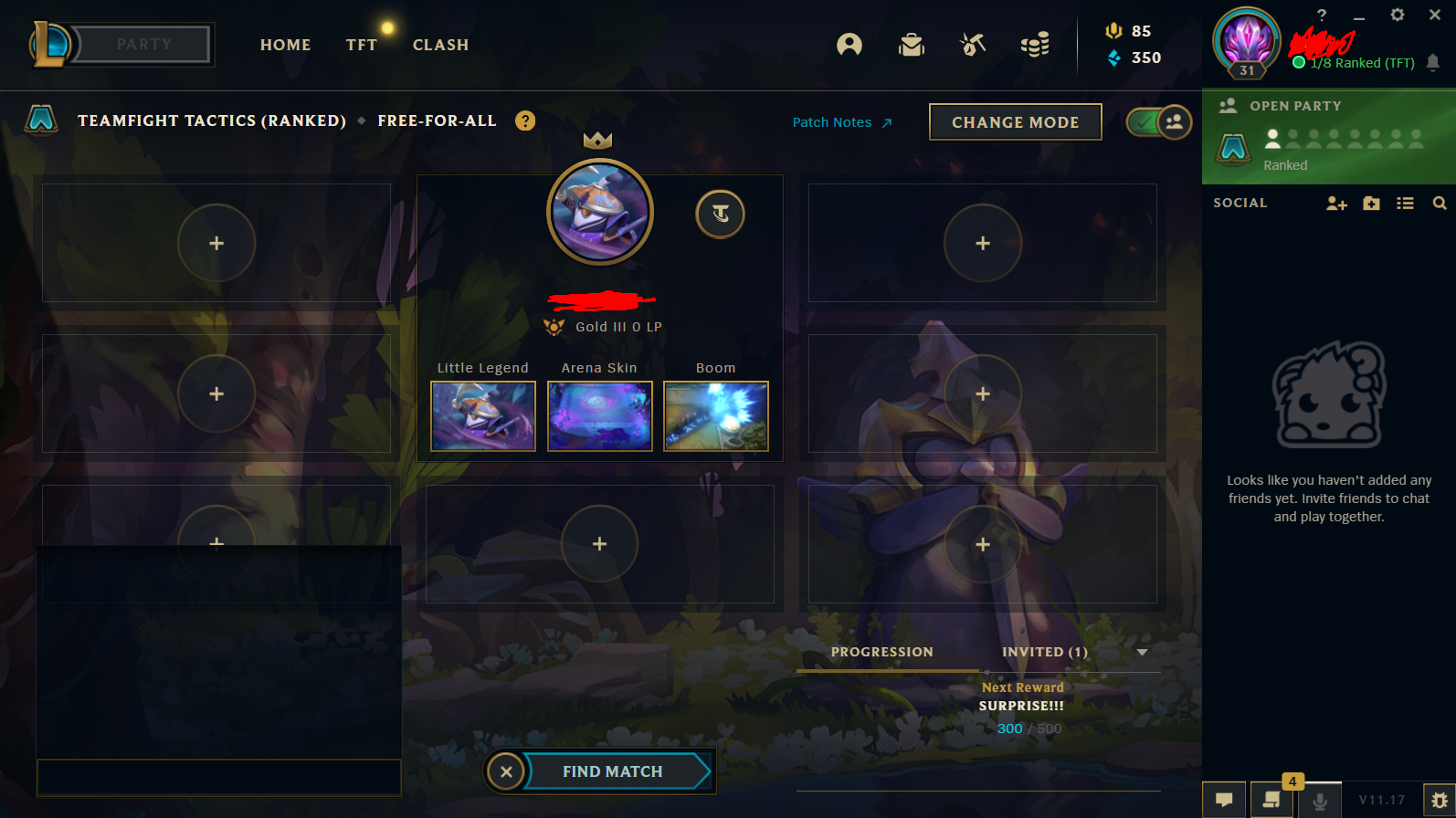Open the settings gear
The image size is (1456, 818).
point(1398,16)
